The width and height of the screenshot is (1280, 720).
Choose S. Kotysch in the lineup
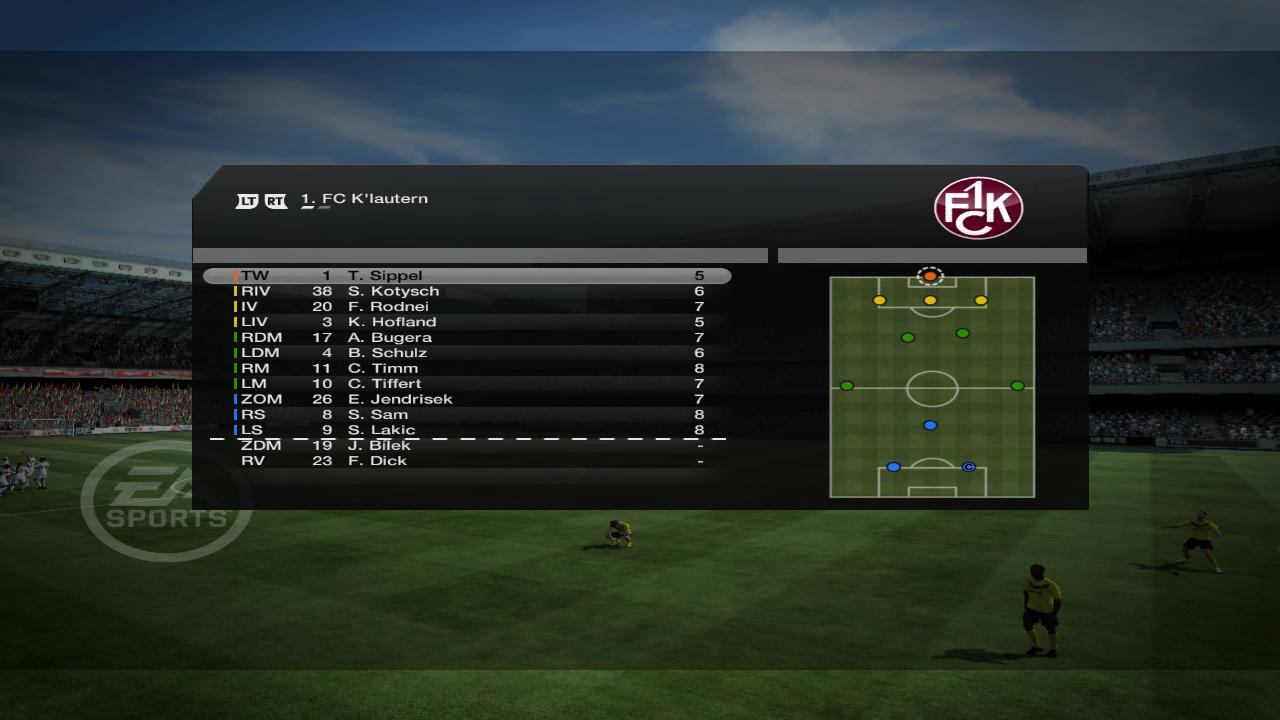pos(467,291)
